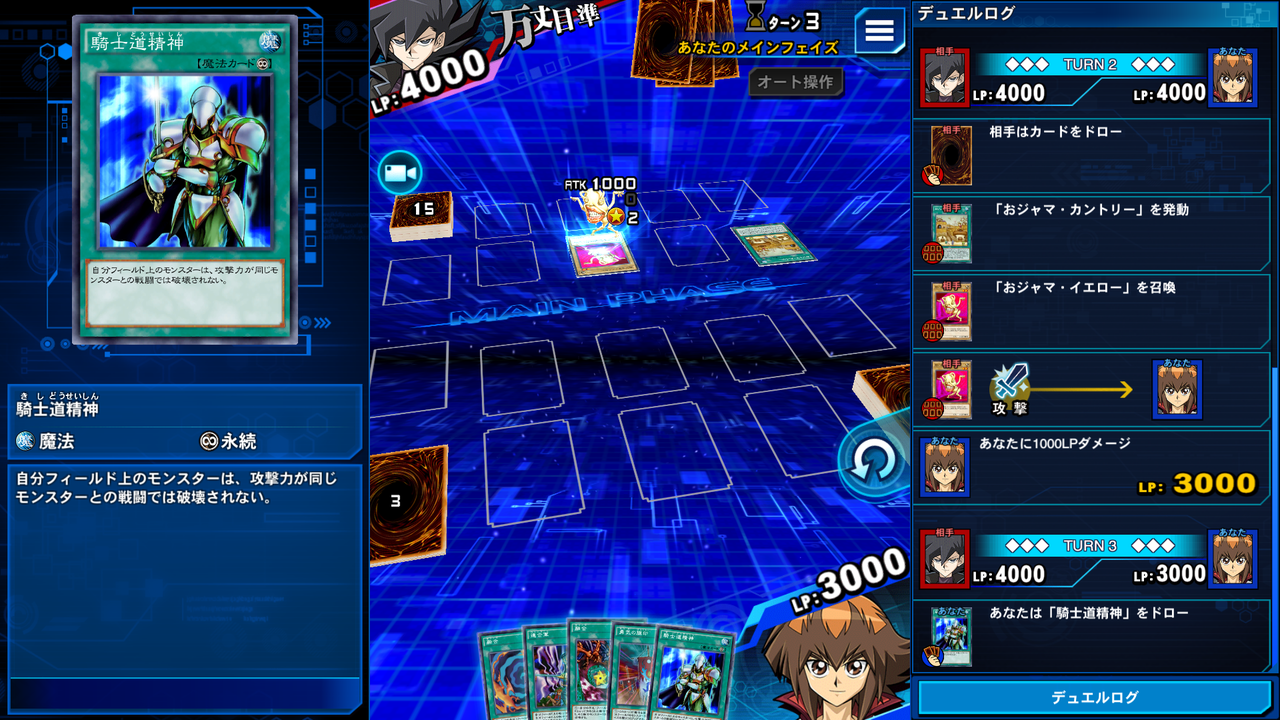Viewport: 1280px width, 720px height.
Task: Expand the TURN 3 banner in the duel log
Action: tap(1090, 547)
